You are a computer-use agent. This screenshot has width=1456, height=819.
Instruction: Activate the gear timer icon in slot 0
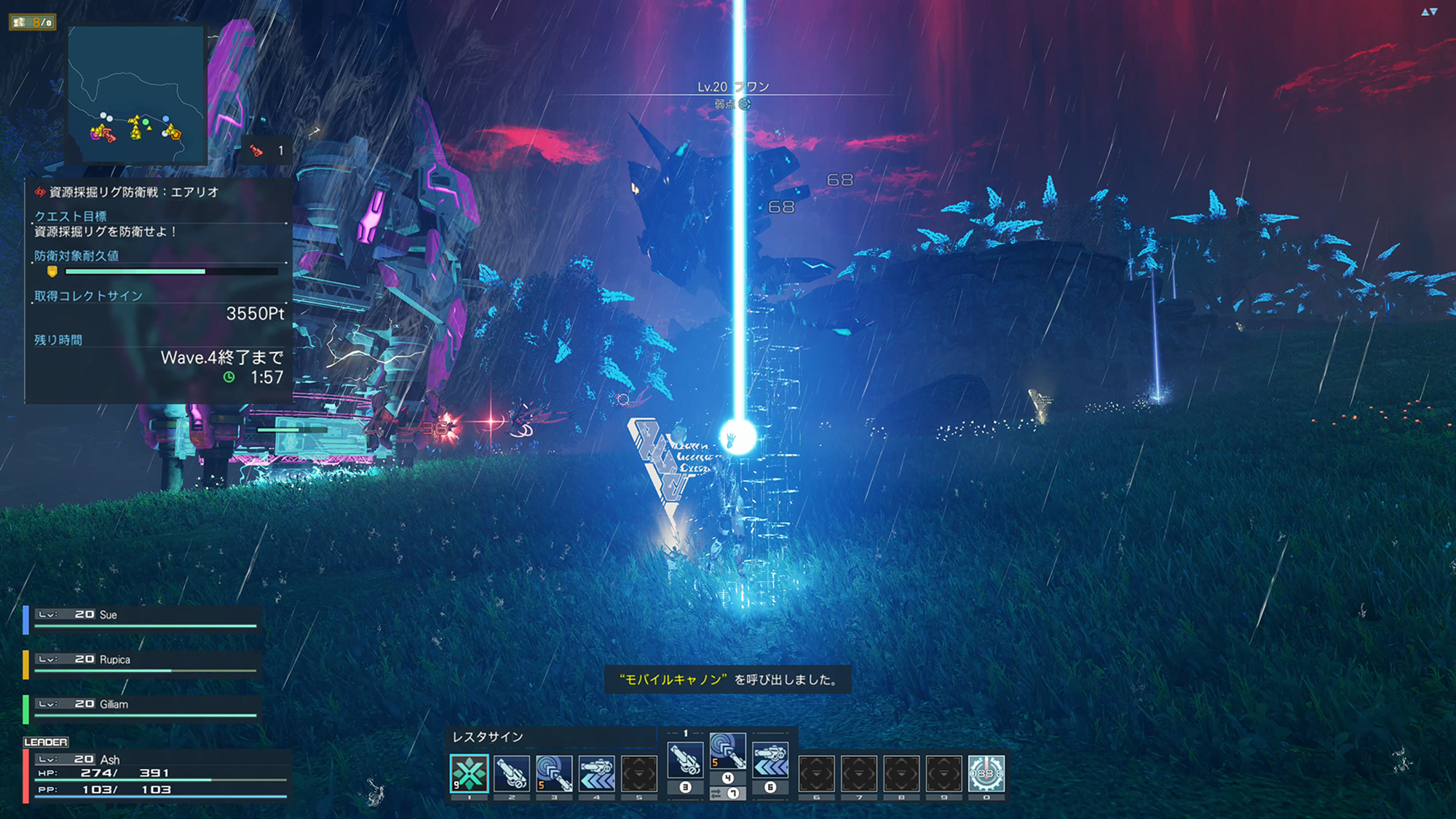(986, 773)
